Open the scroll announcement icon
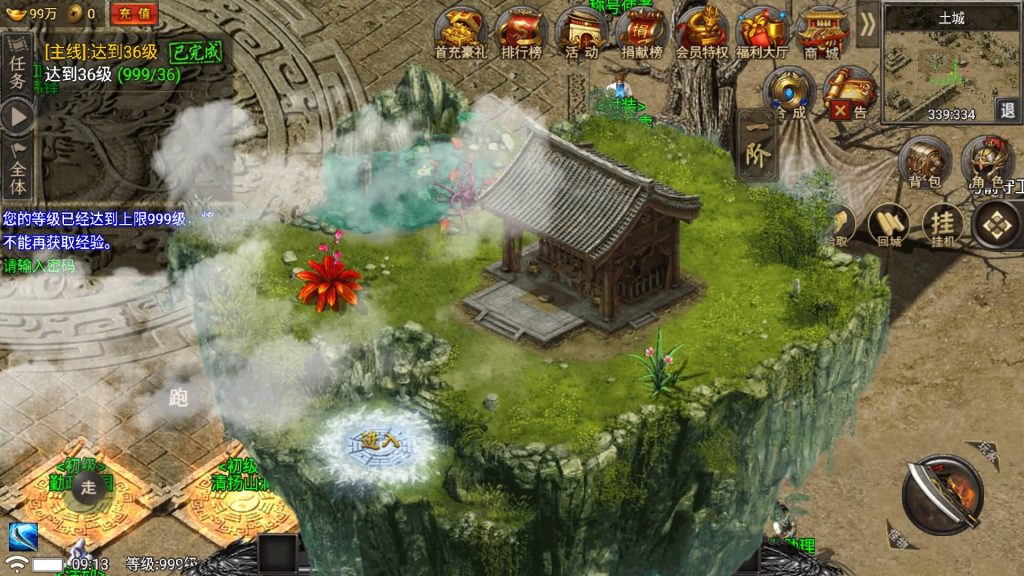The image size is (1024, 576). [850, 94]
